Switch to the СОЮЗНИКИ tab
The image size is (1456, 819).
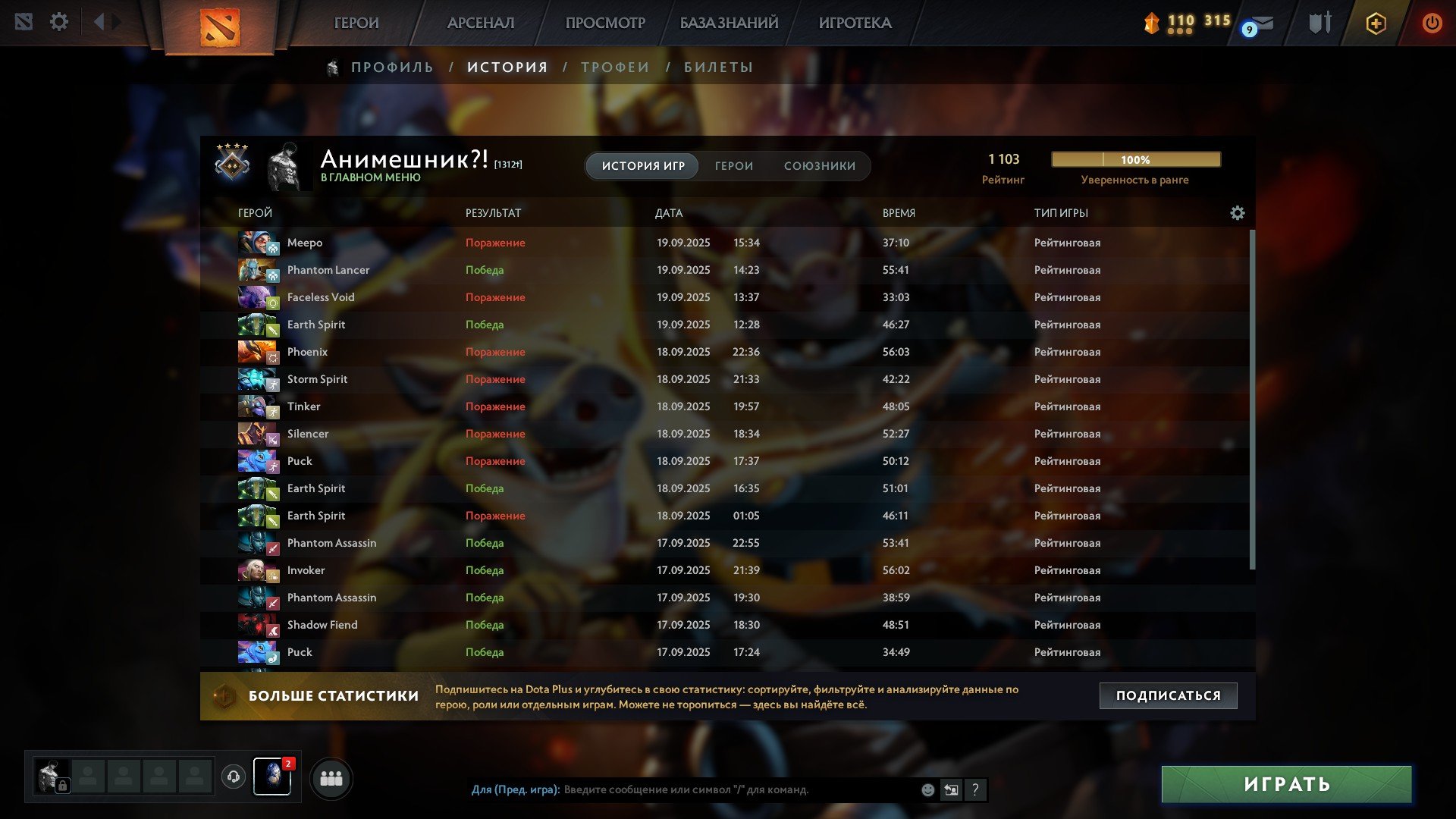click(x=821, y=165)
